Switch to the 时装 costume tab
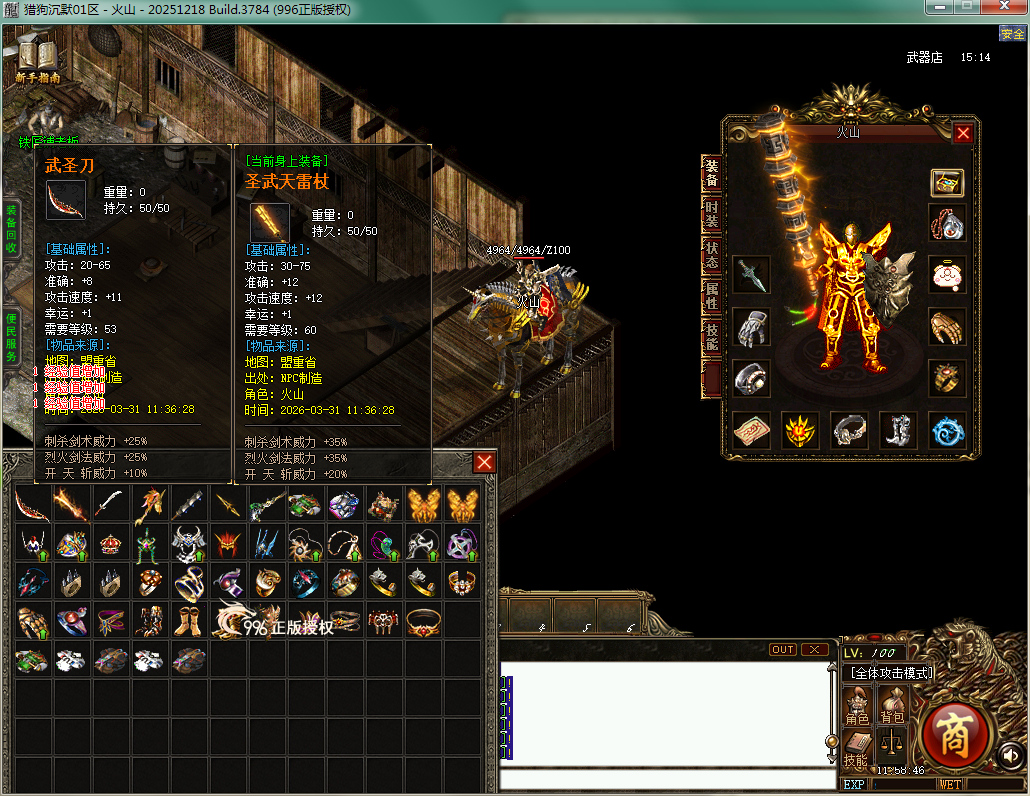This screenshot has width=1030, height=796. (711, 214)
